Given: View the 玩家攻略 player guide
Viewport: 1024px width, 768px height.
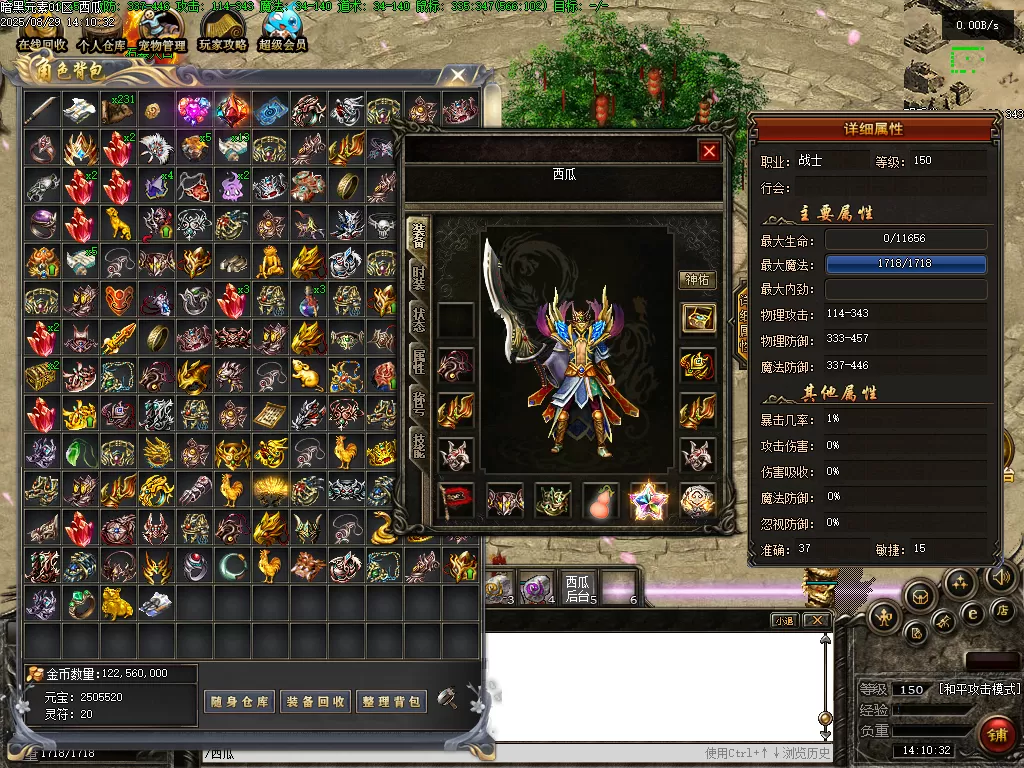Looking at the screenshot, I should pos(222,30).
